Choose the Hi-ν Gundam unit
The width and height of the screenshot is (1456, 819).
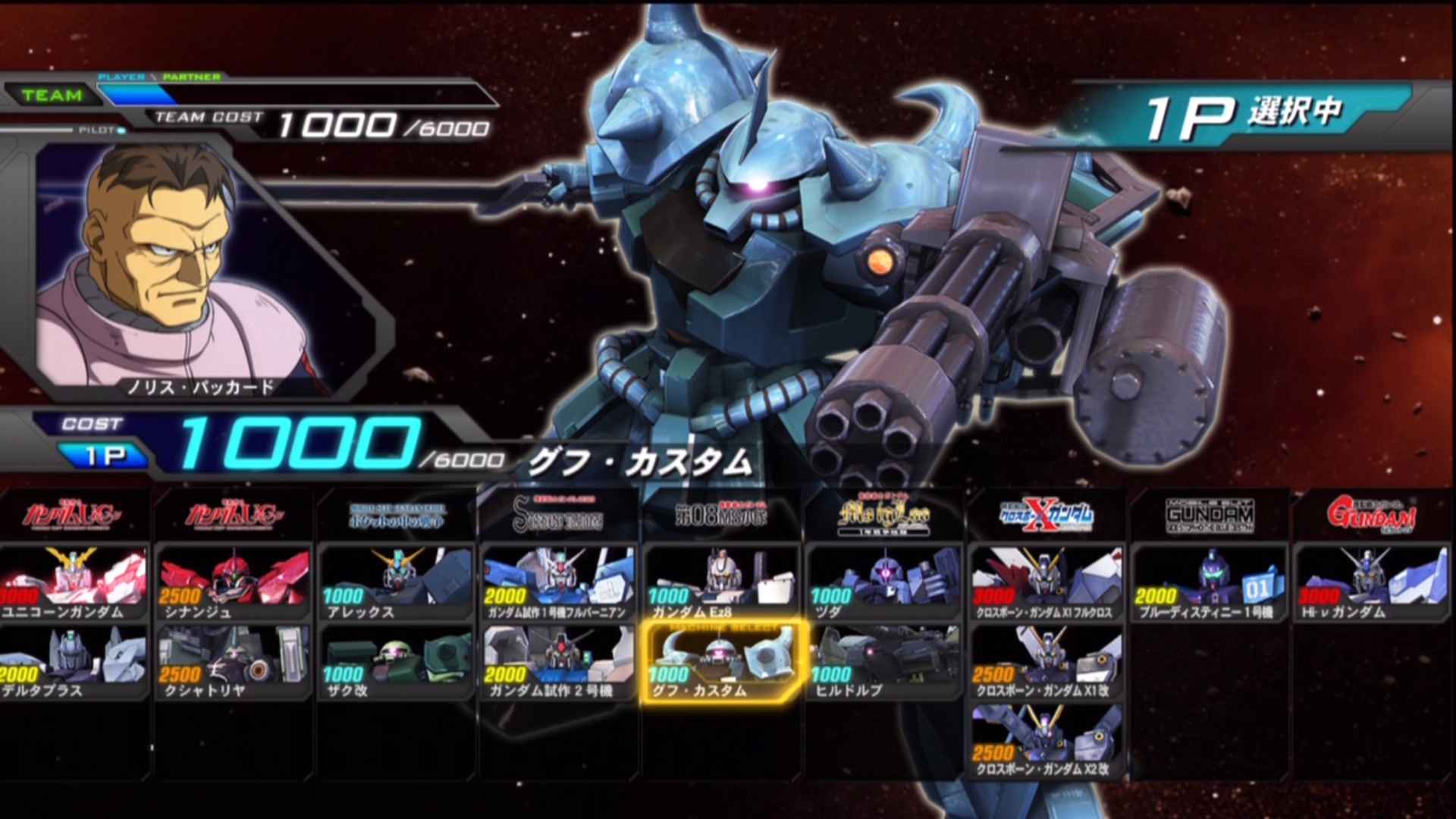[x=1373, y=584]
